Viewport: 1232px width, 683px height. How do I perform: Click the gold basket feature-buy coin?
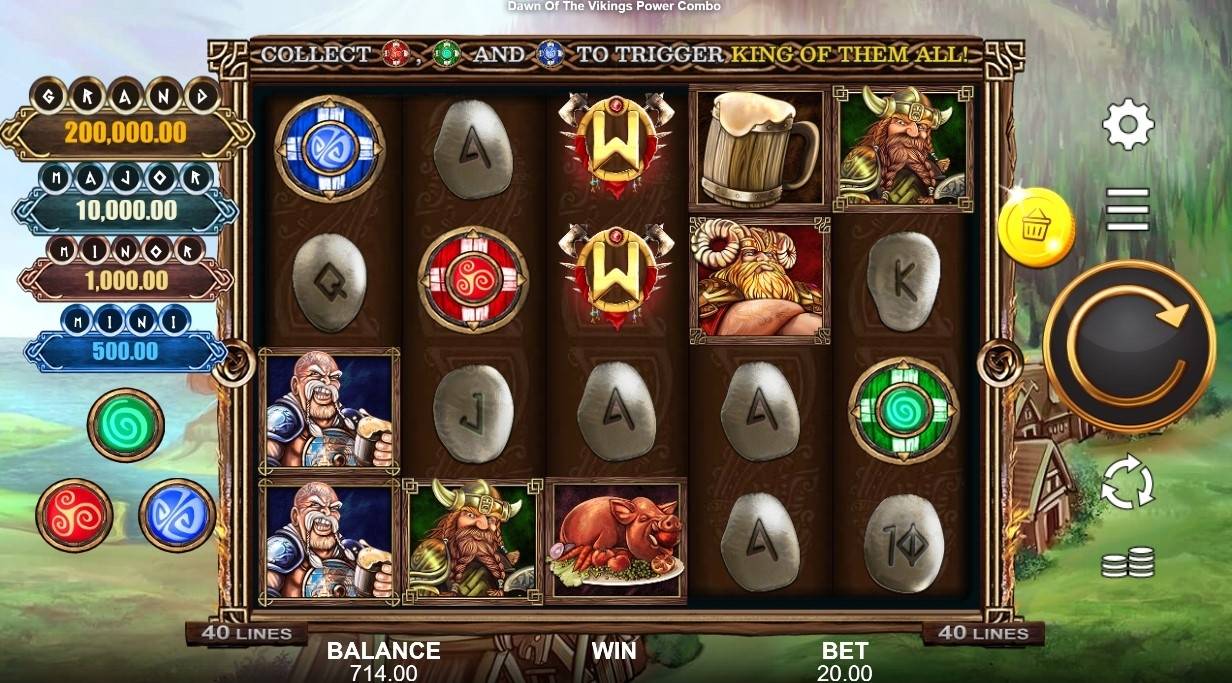click(x=1036, y=228)
